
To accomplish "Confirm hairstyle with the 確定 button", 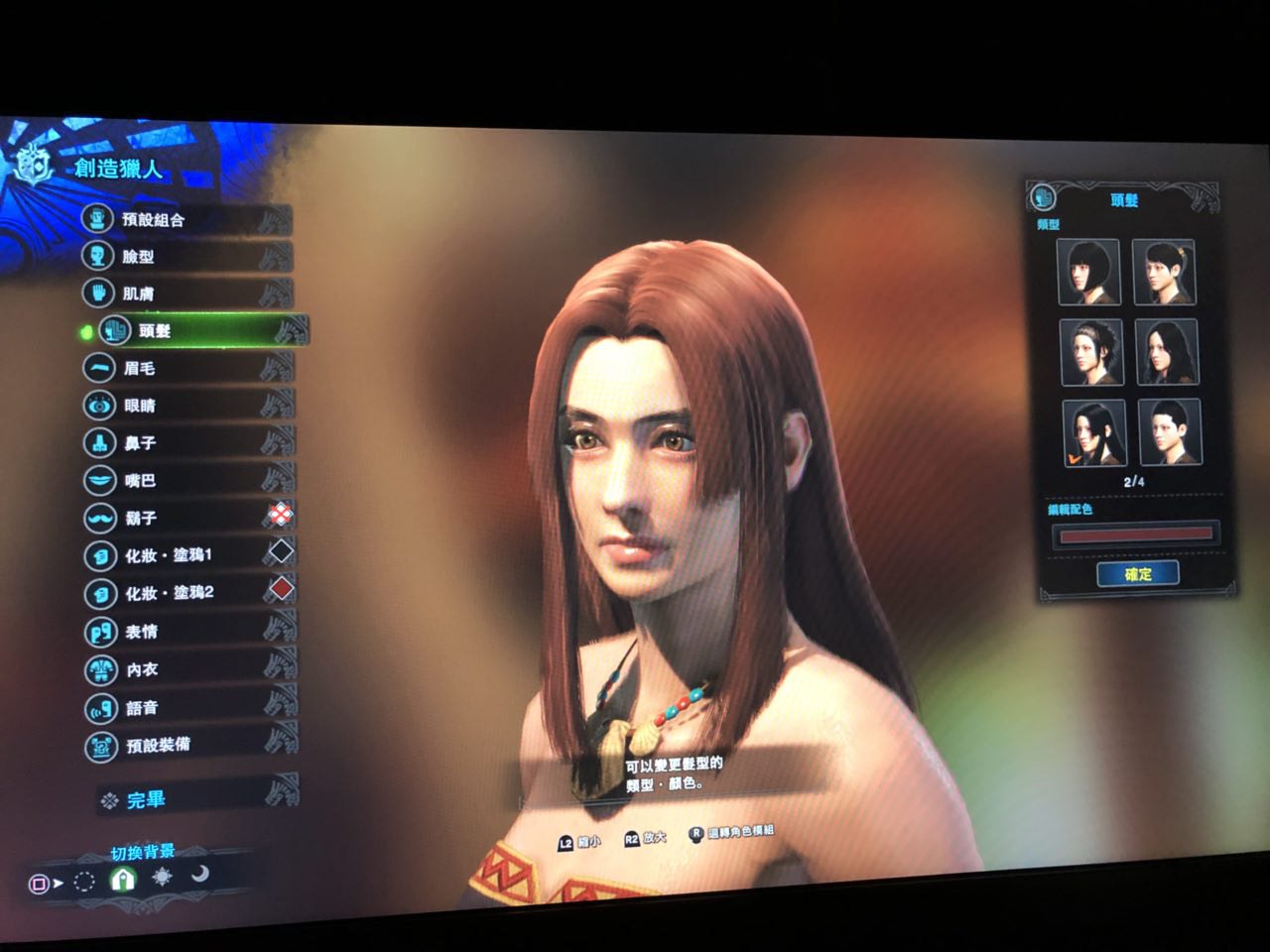I will pyautogui.click(x=1138, y=574).
